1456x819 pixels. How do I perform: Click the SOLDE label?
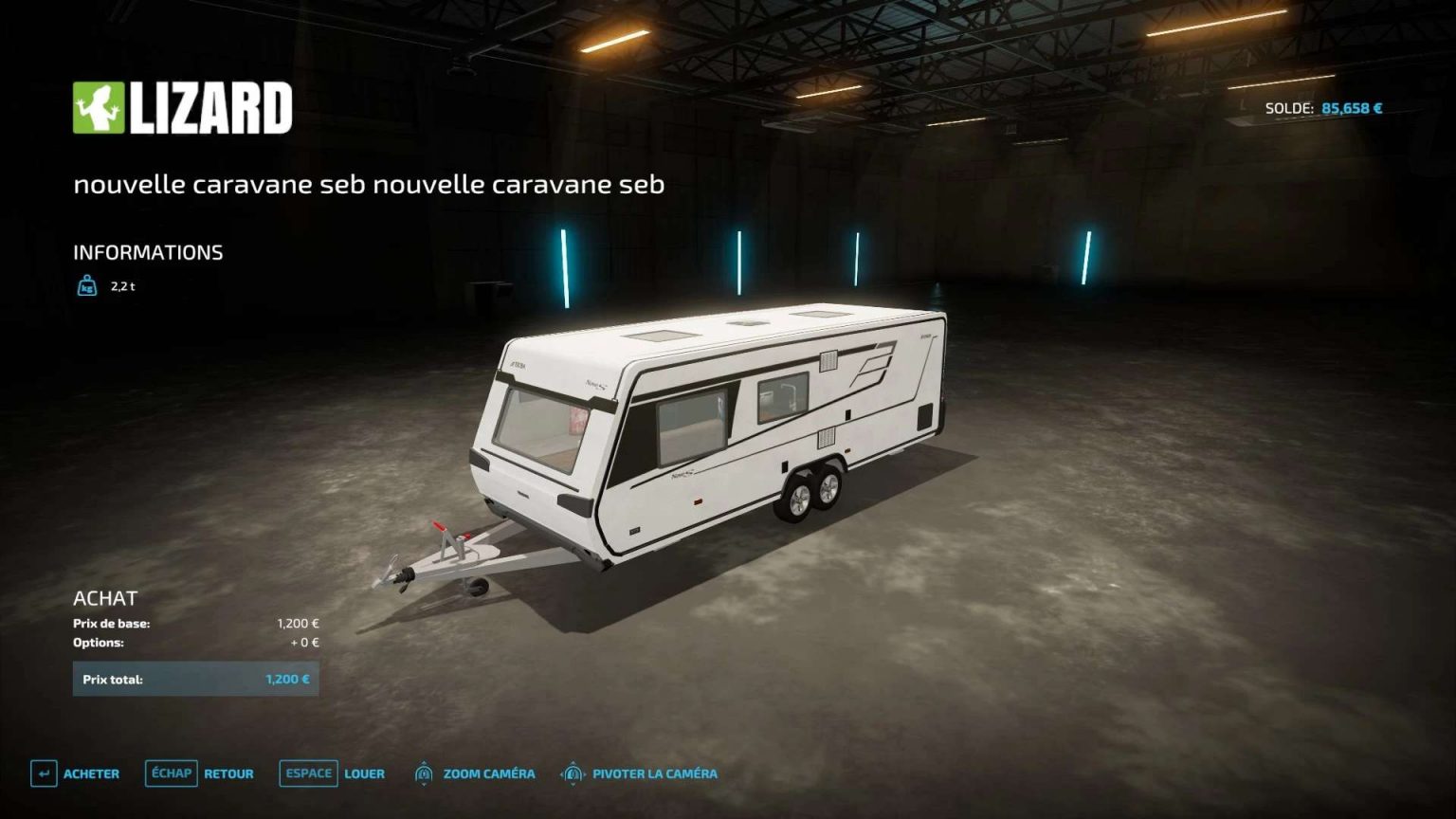[x=1291, y=107]
